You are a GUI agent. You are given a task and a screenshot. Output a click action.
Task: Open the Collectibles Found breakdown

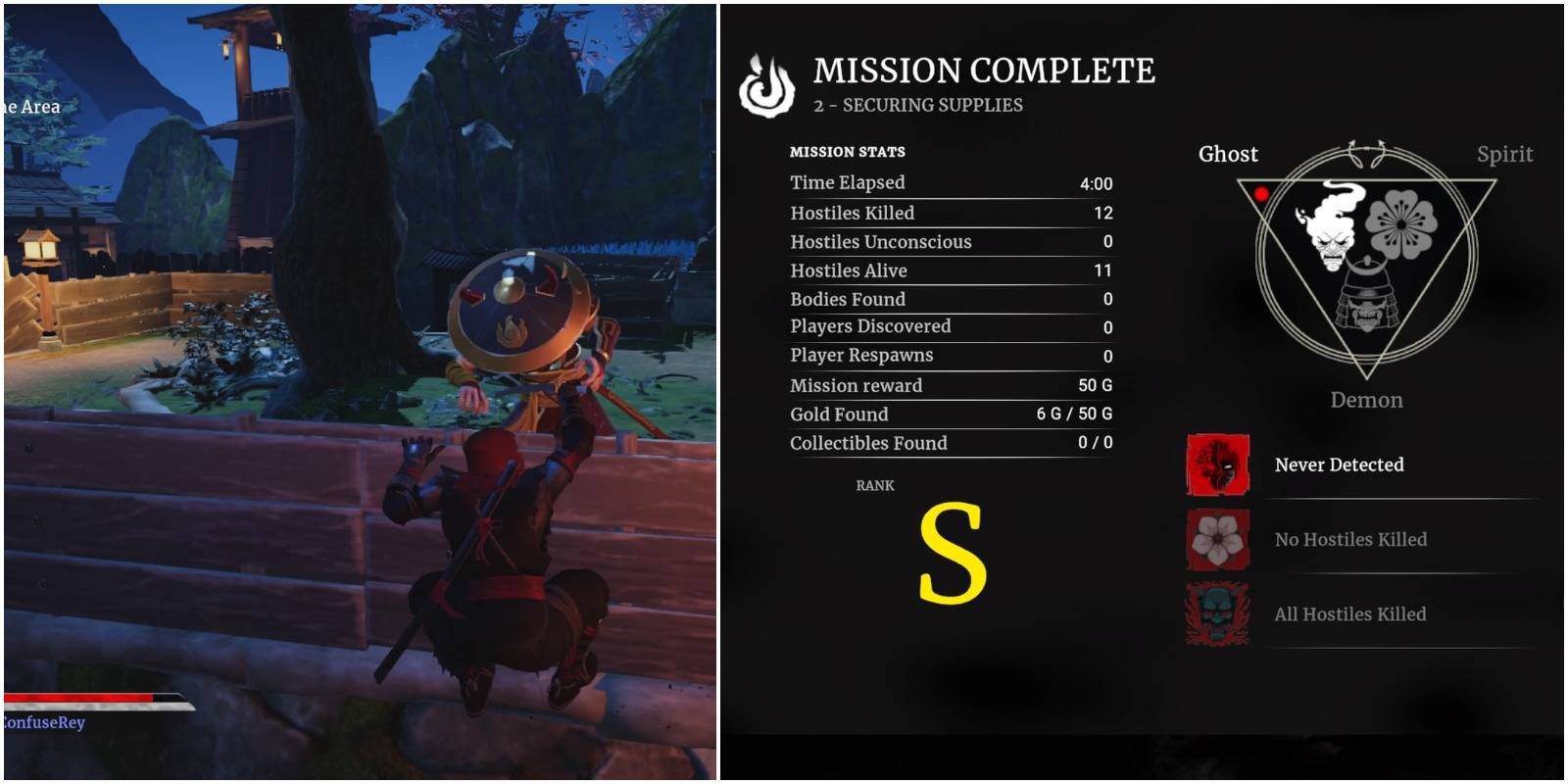click(868, 443)
